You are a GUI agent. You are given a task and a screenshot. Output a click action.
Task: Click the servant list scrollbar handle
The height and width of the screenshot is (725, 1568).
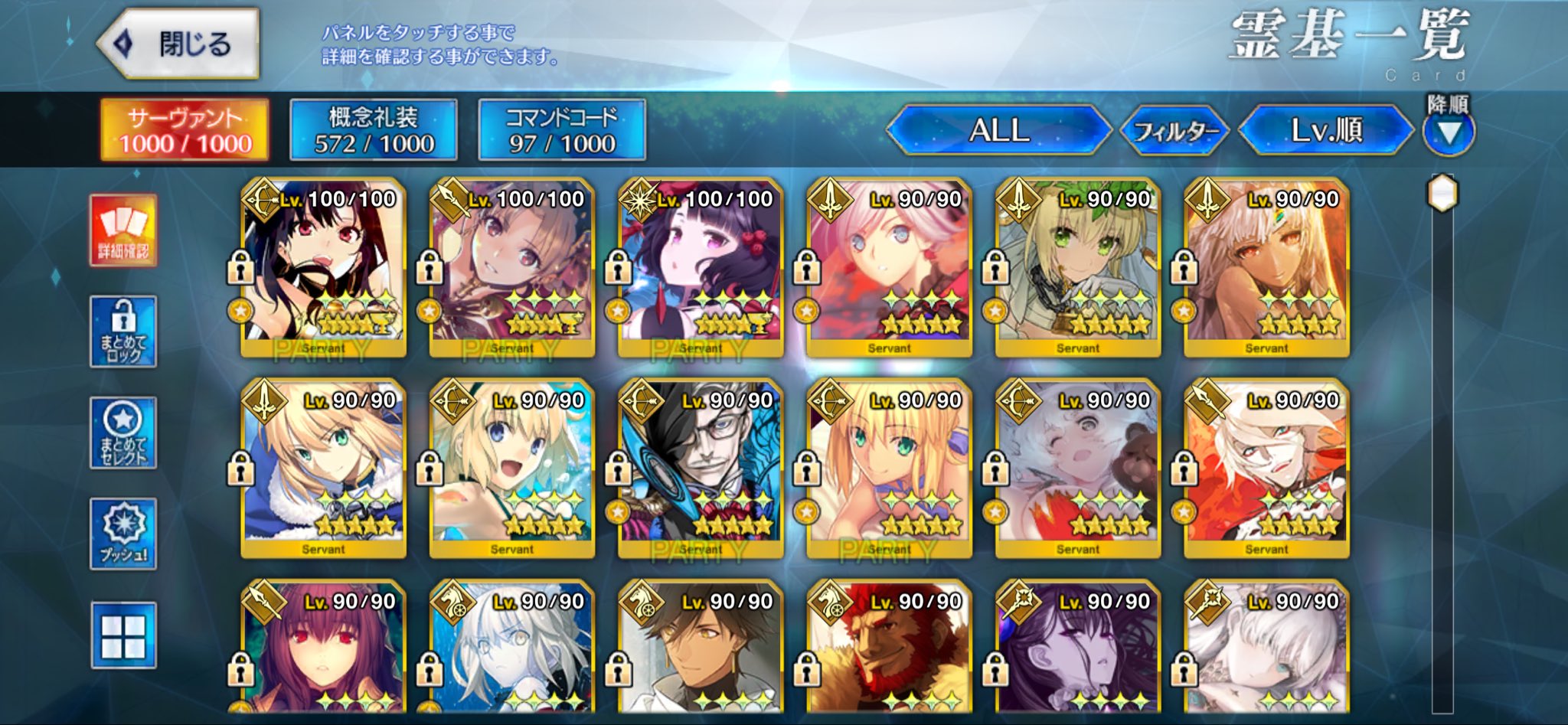pyautogui.click(x=1442, y=193)
